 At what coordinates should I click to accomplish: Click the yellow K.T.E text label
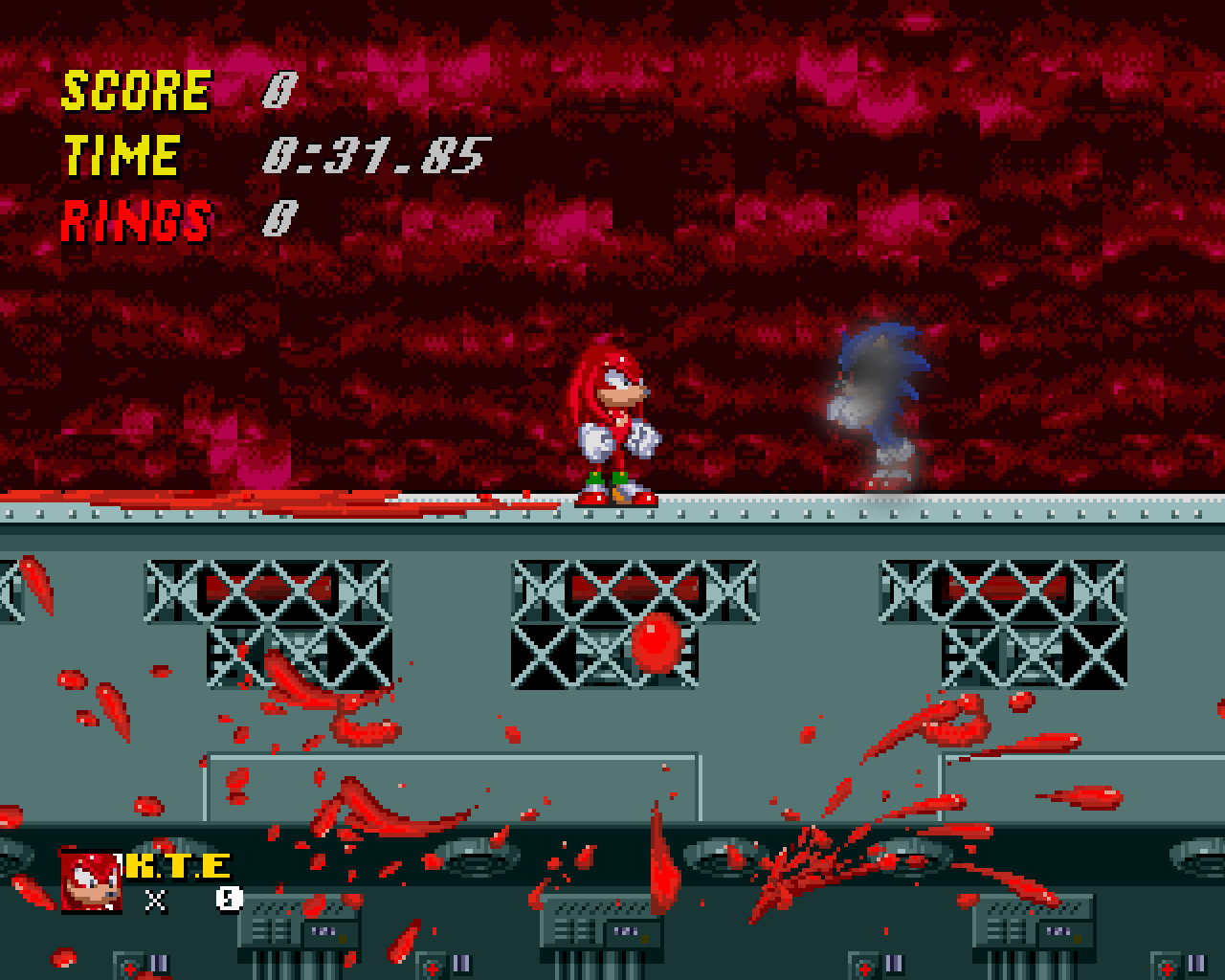177,869
